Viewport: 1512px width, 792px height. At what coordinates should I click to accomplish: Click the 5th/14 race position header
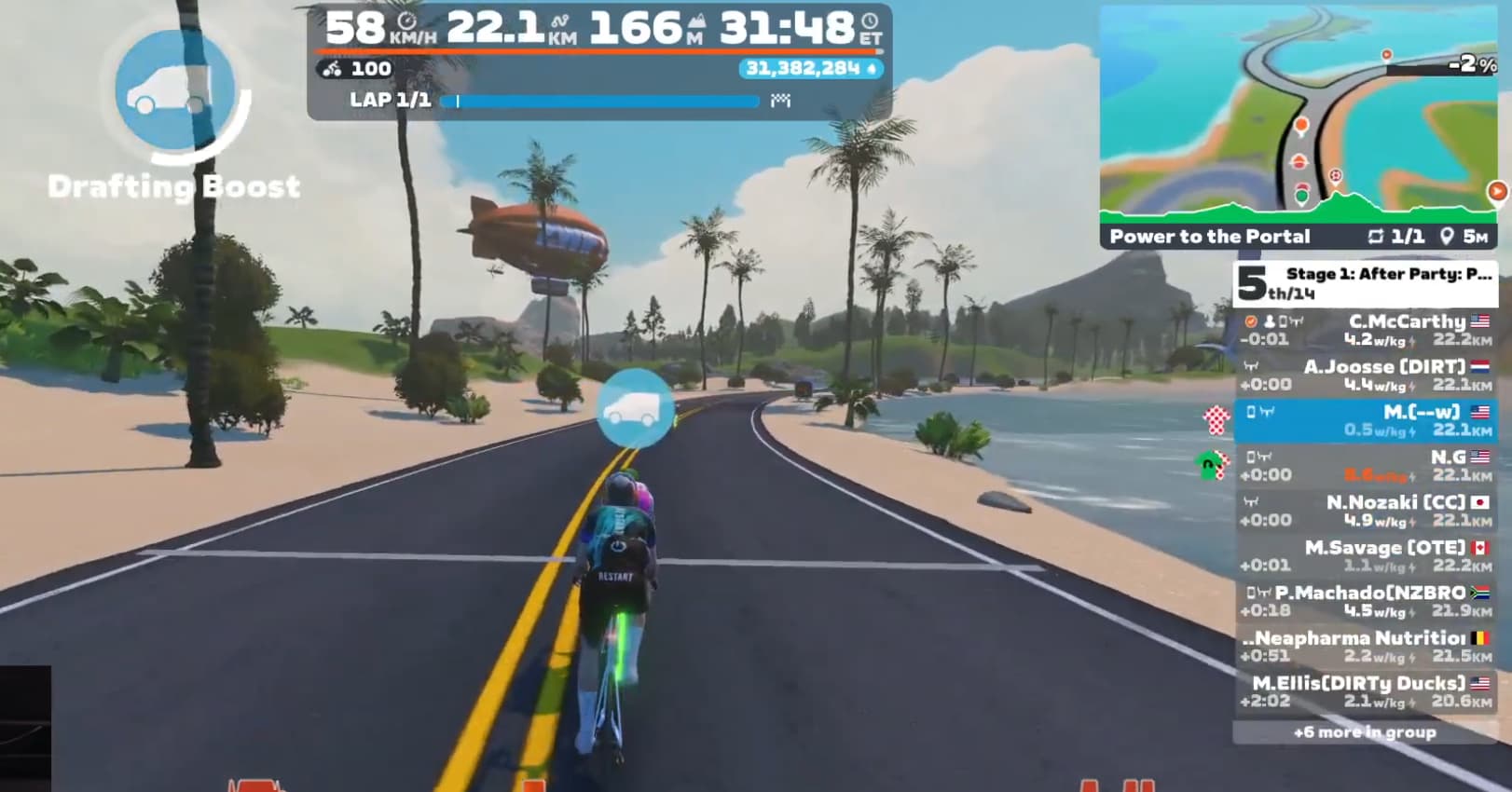pyautogui.click(x=1367, y=283)
